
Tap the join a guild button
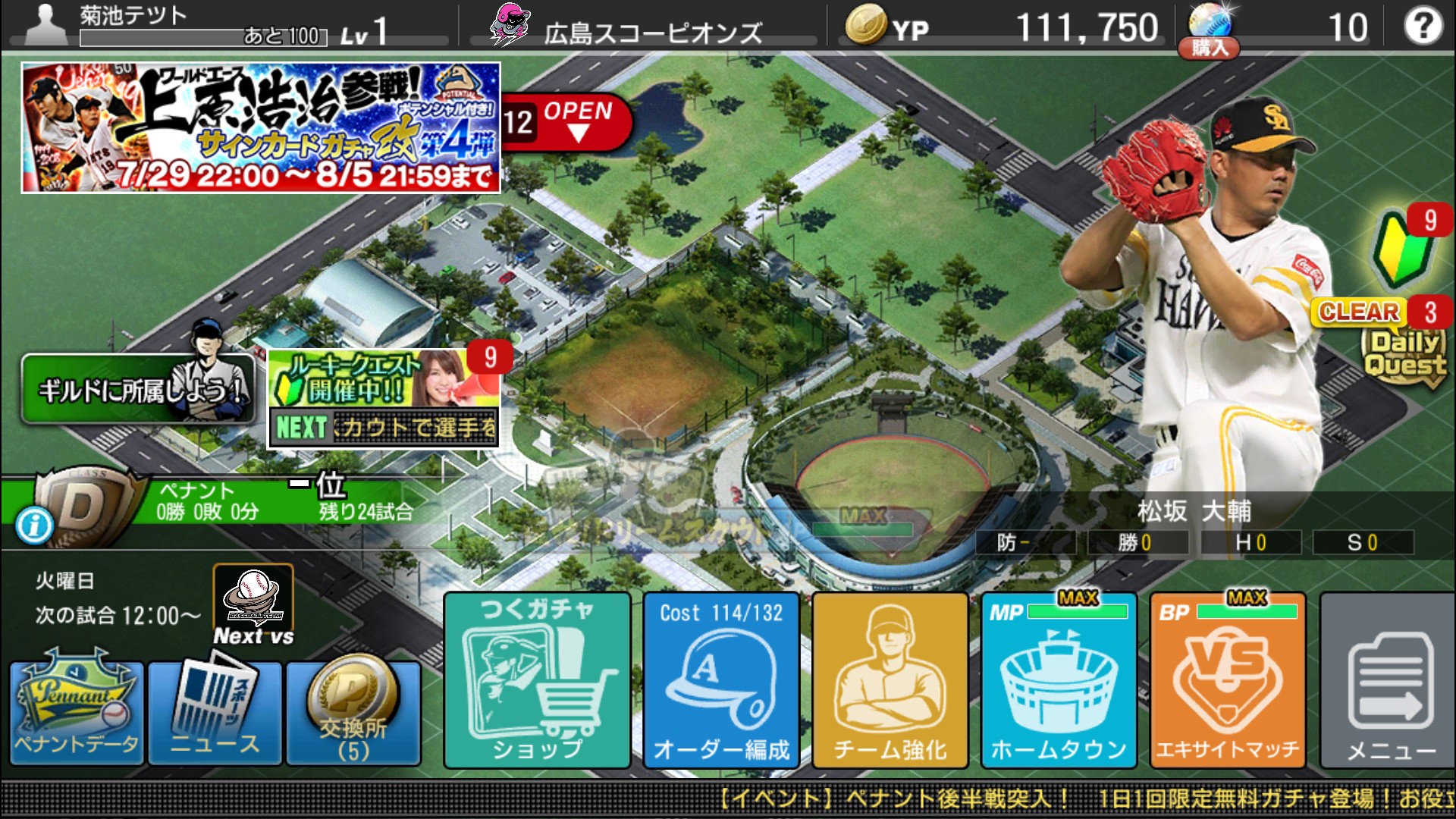[x=138, y=390]
